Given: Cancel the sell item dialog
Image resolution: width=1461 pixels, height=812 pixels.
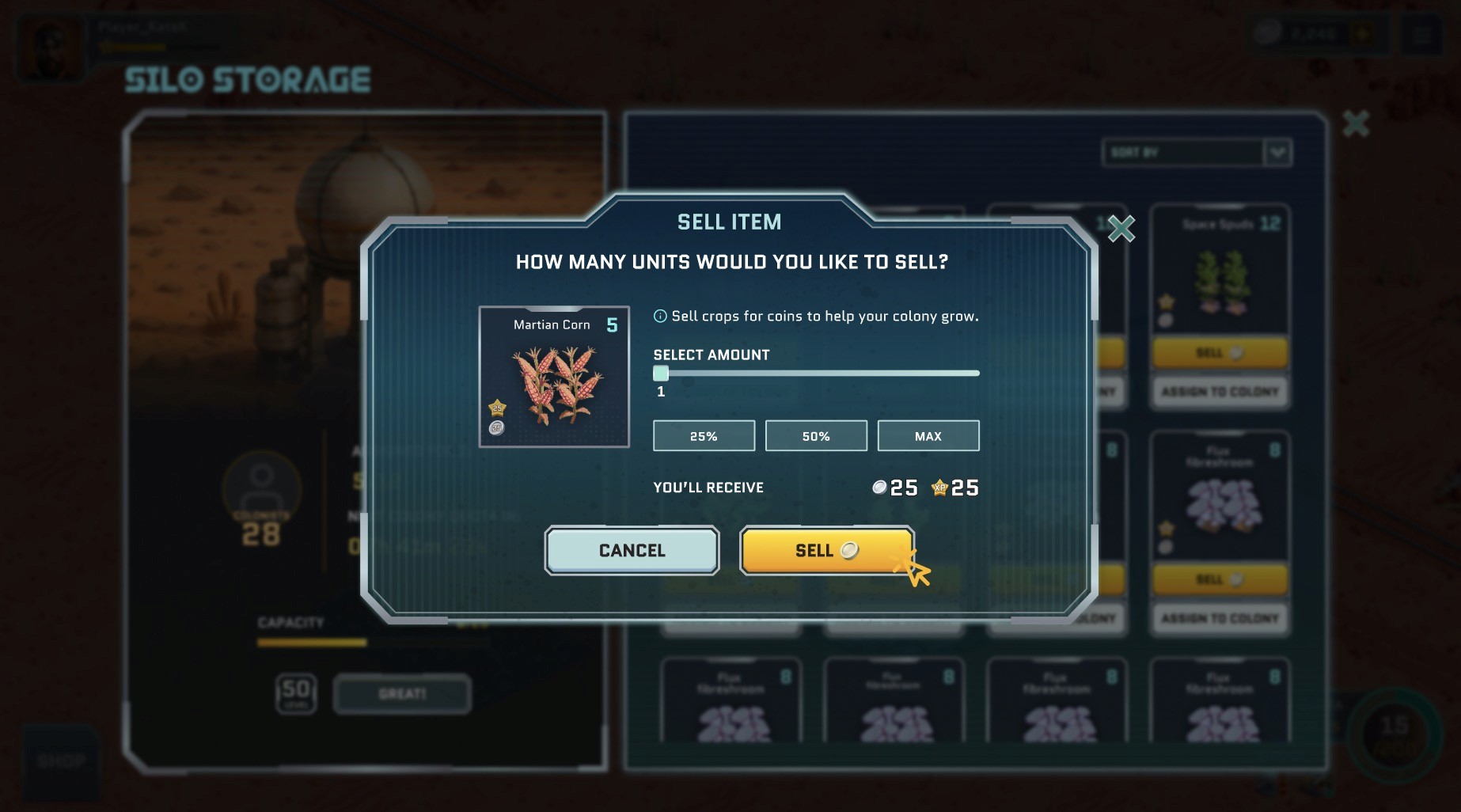Looking at the screenshot, I should click(632, 550).
